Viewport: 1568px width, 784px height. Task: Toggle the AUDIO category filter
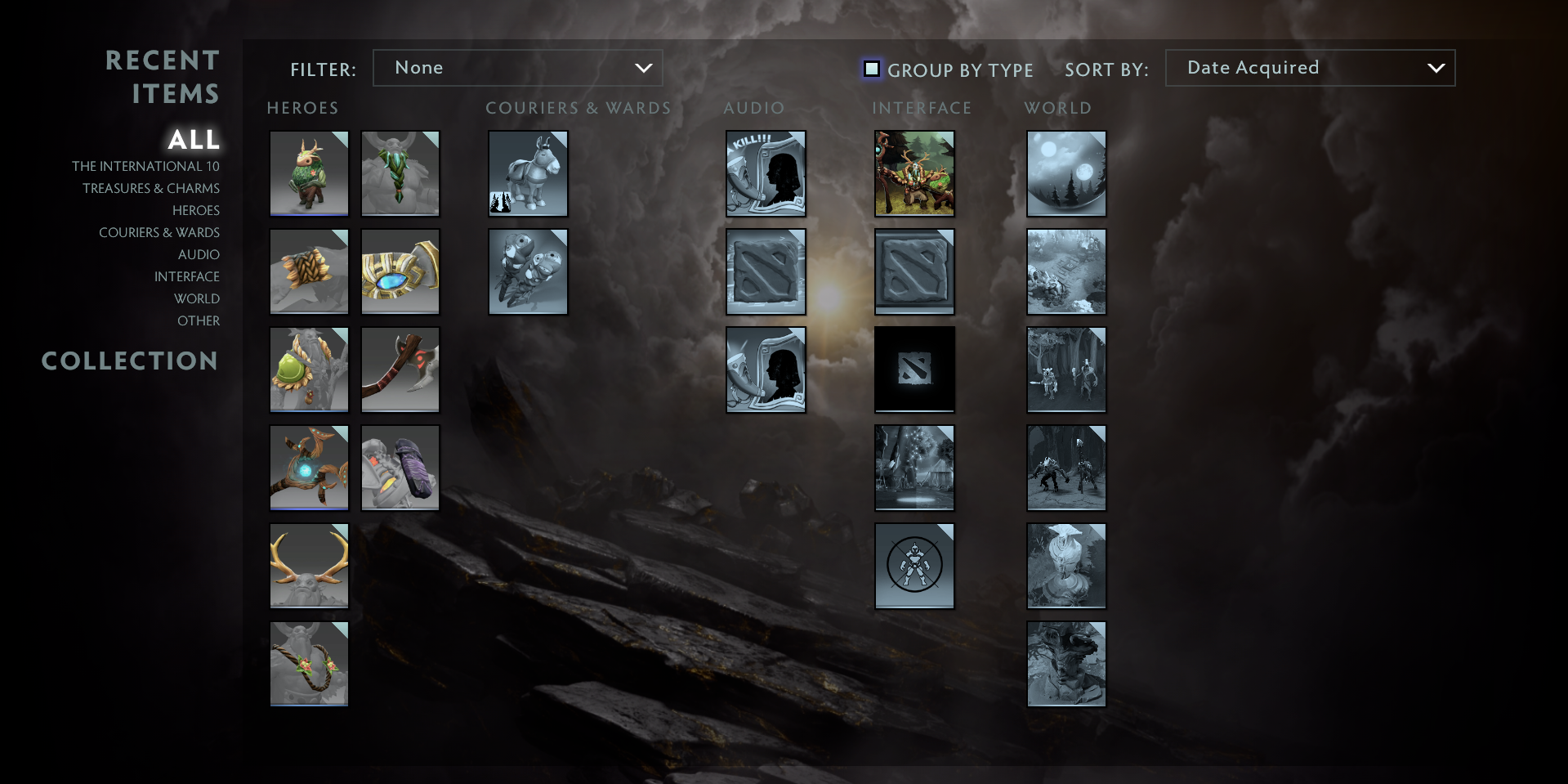pos(199,254)
